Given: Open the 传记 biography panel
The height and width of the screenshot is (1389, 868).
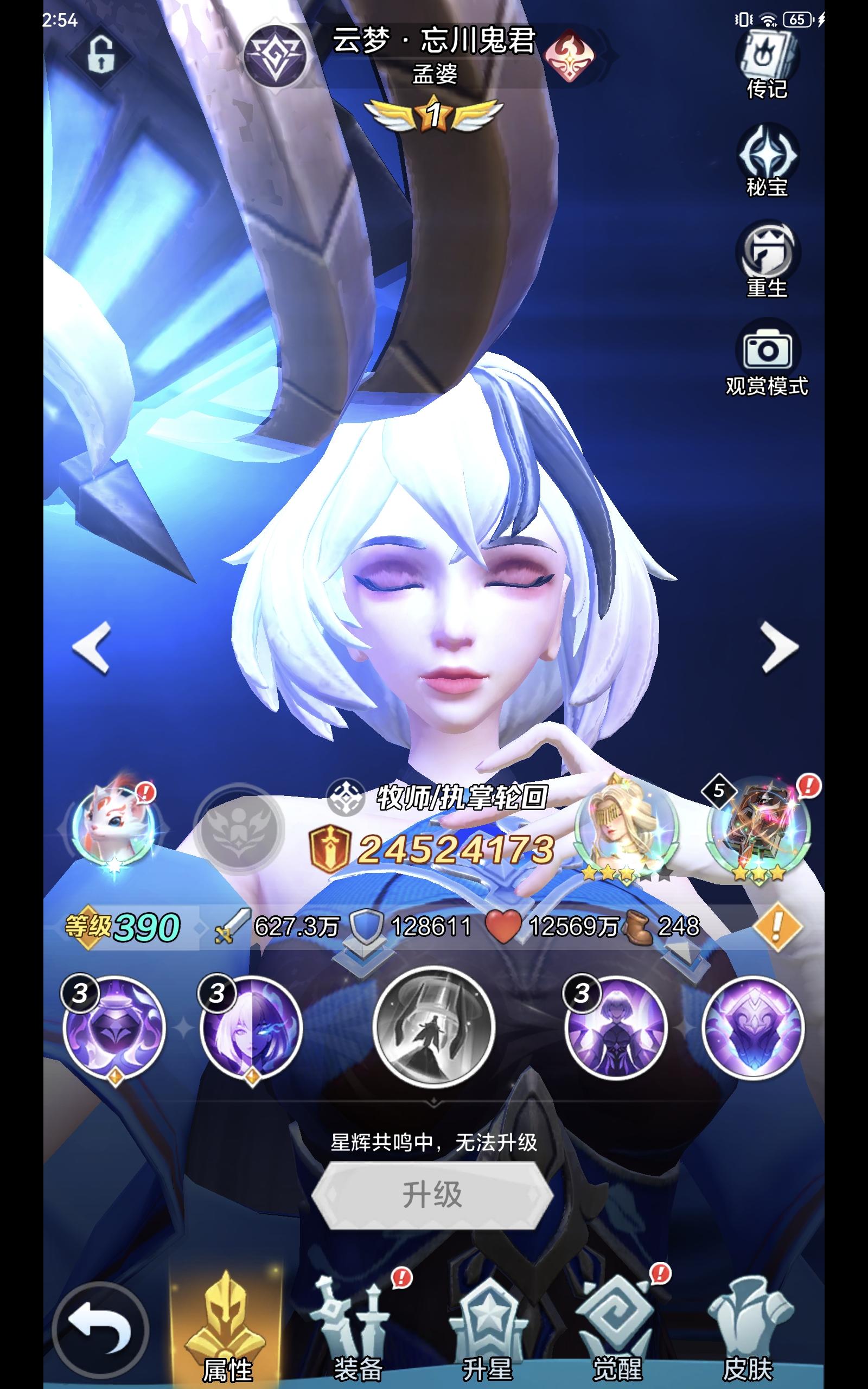Looking at the screenshot, I should coord(768,58).
